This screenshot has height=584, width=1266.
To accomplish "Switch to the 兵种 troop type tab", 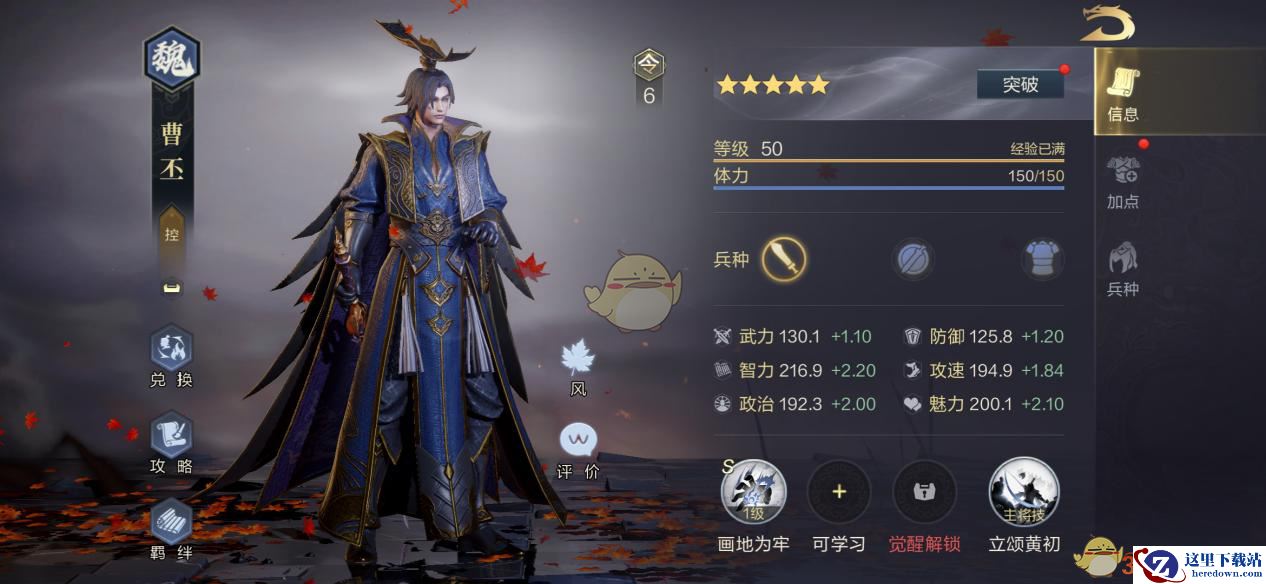I will (x=1123, y=269).
